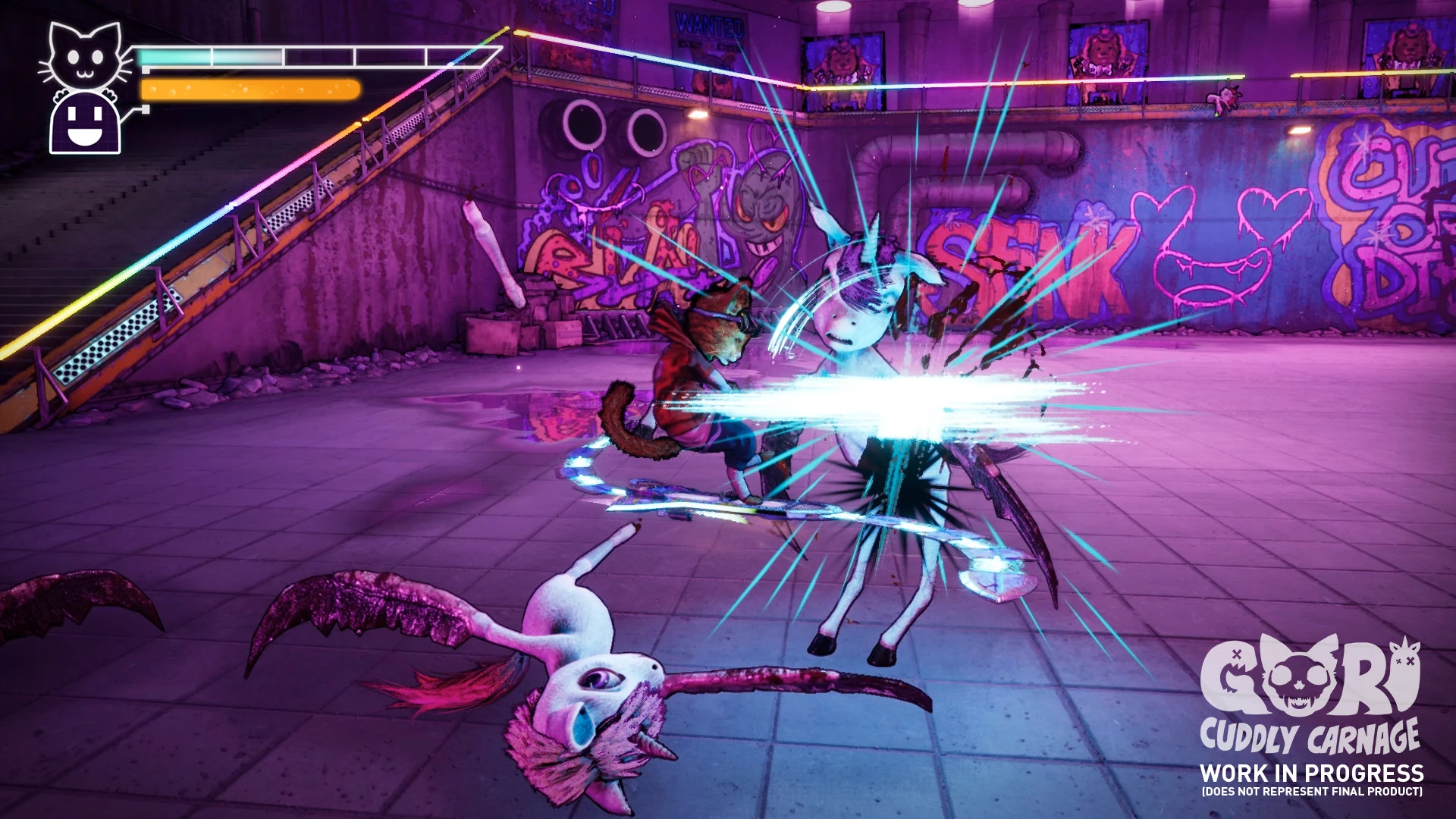The width and height of the screenshot is (1456, 819).
Task: Select the smiley-face companion icon
Action: point(85,124)
